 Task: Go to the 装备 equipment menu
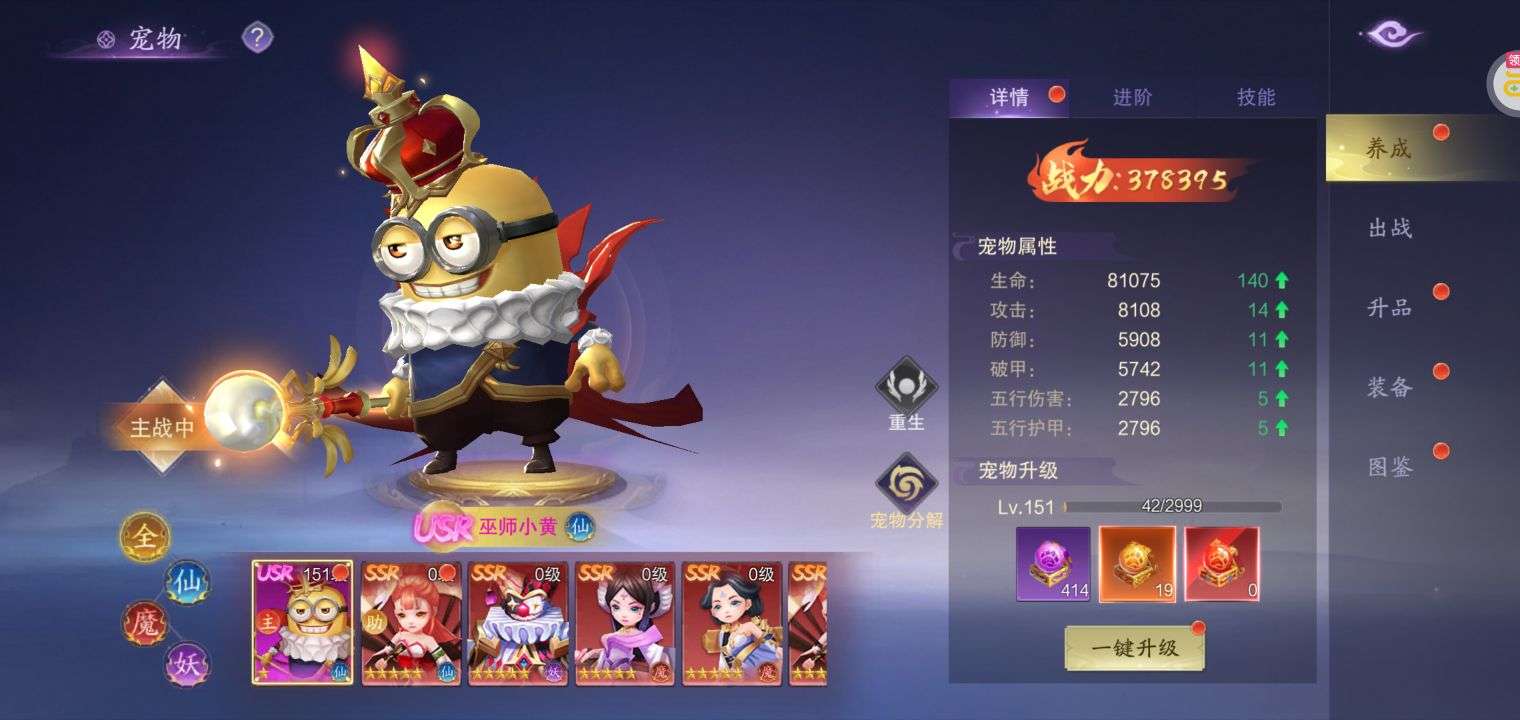(1390, 388)
